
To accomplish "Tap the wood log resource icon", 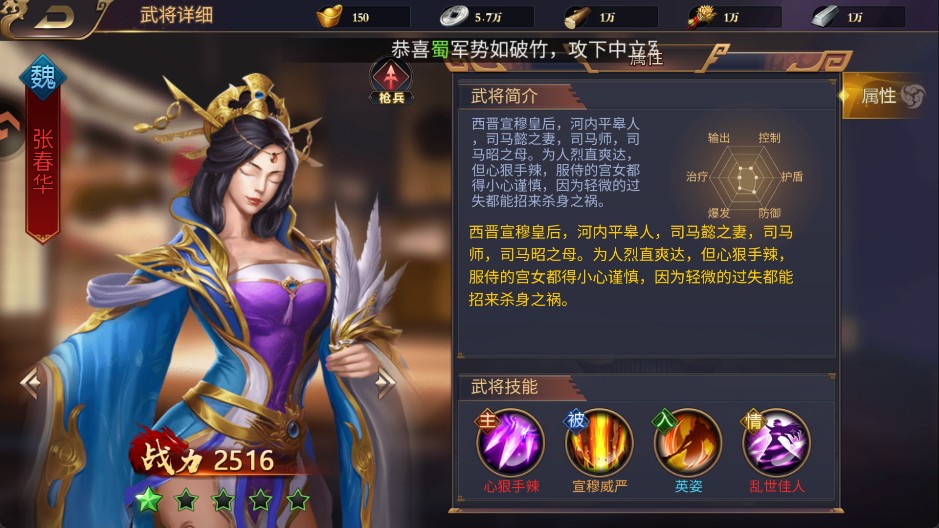I will click(x=577, y=16).
